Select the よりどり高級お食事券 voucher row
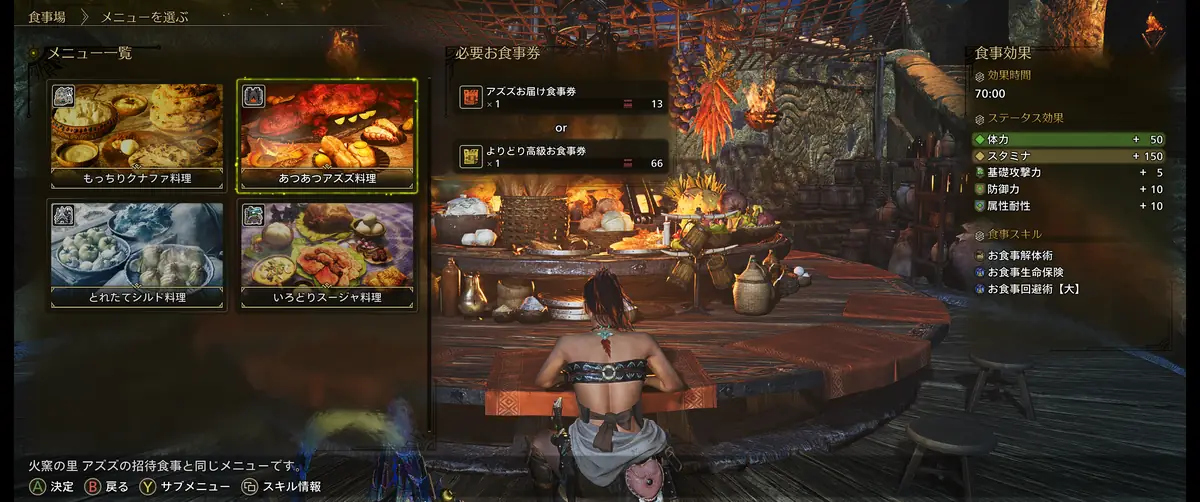Viewport: 1200px width, 502px height. tap(561, 156)
